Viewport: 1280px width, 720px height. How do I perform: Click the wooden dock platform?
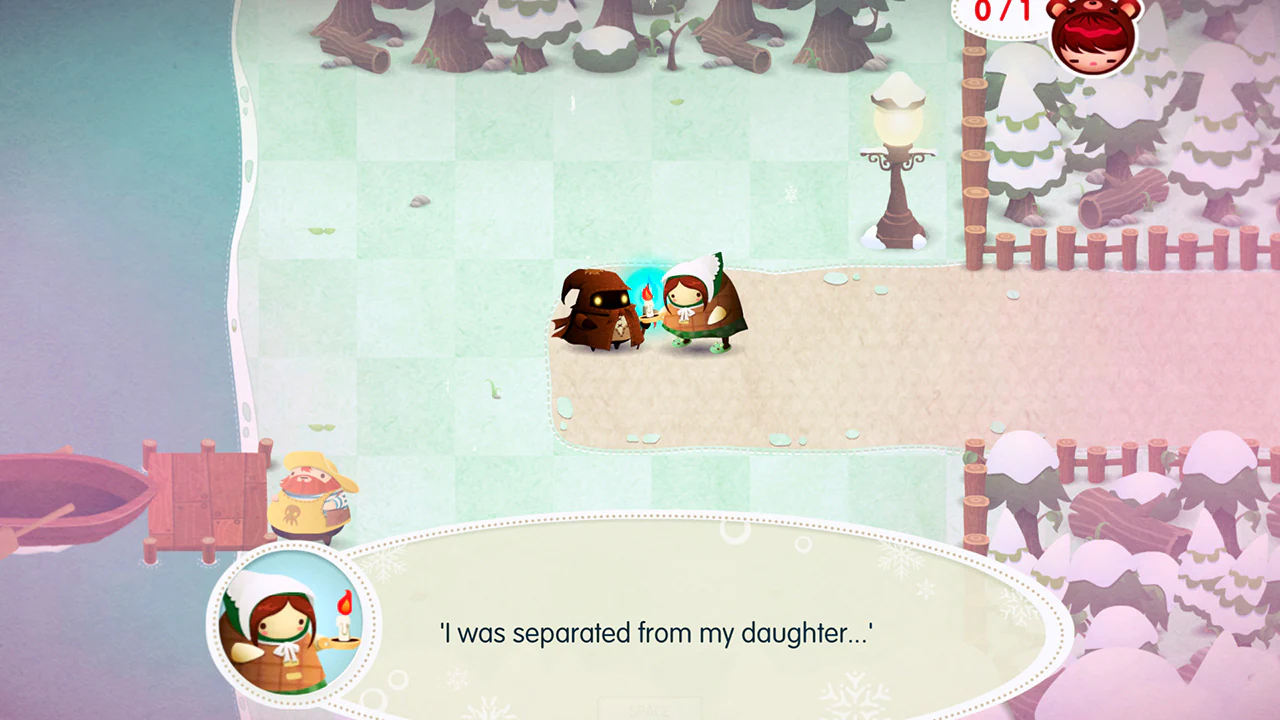point(210,500)
